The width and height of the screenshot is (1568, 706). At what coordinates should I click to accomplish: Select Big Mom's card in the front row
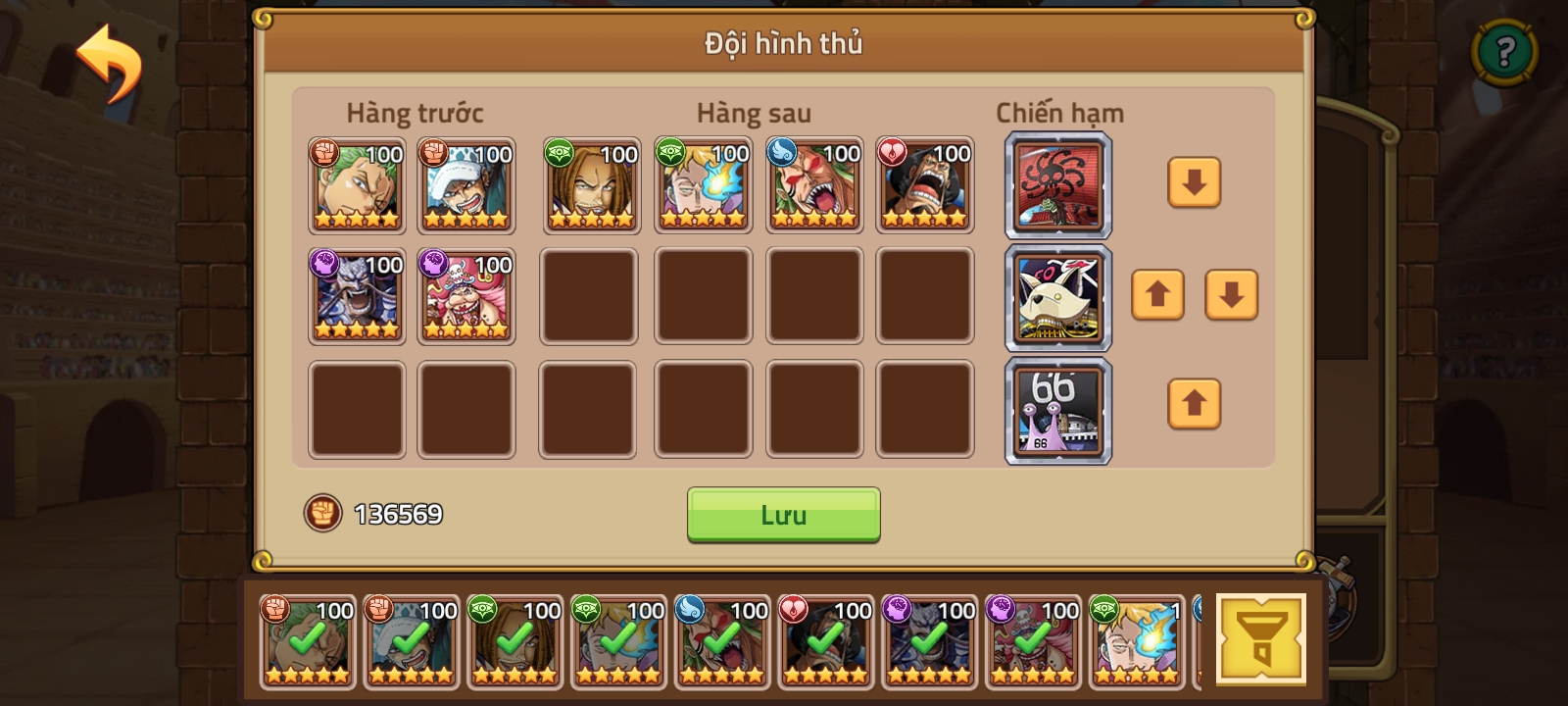466,294
